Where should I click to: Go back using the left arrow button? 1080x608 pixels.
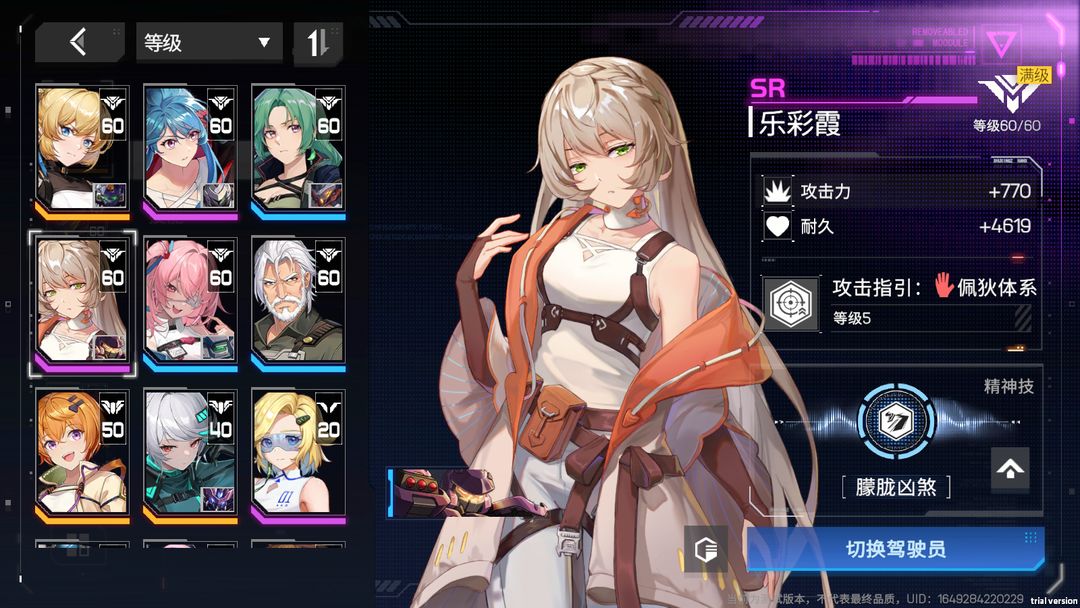pyautogui.click(x=79, y=42)
